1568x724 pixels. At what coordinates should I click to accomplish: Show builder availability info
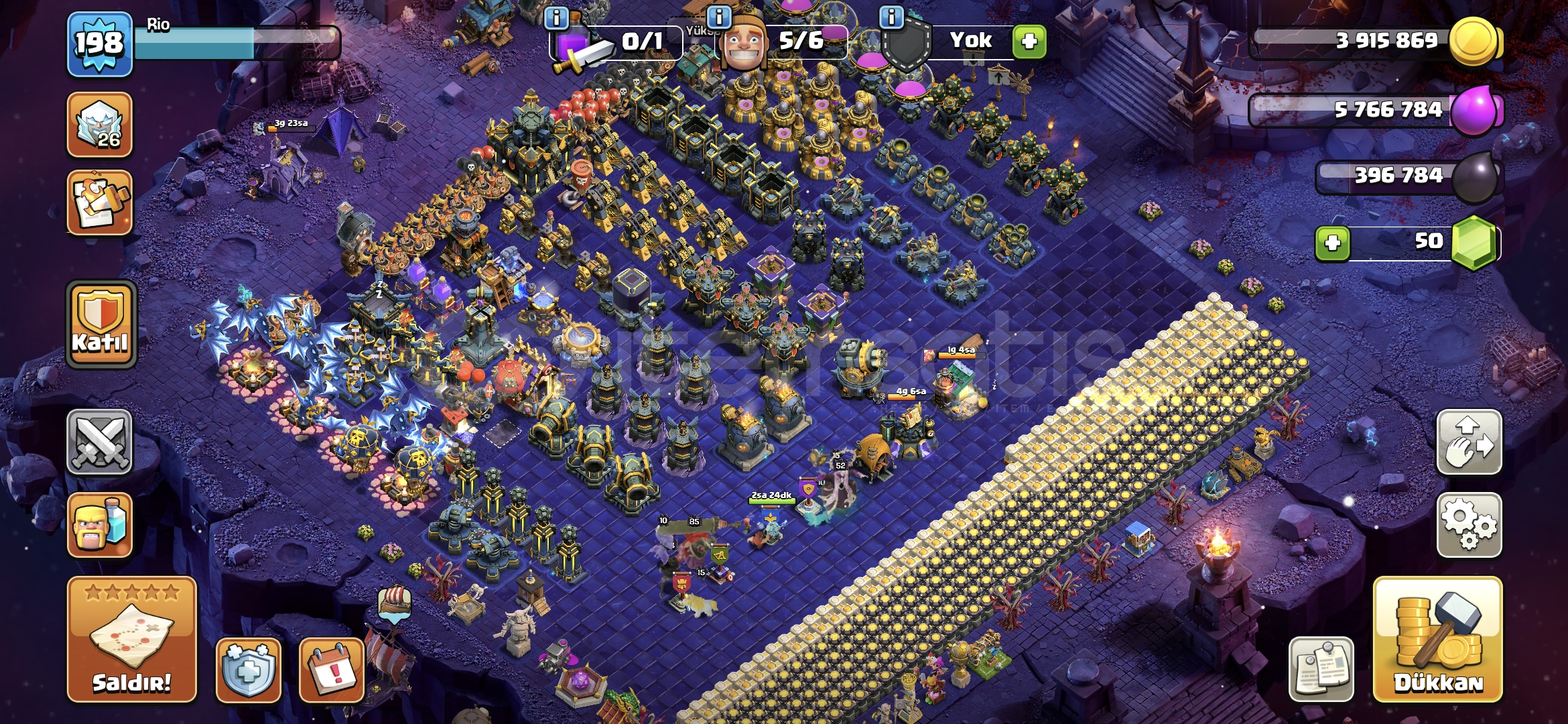click(x=719, y=17)
